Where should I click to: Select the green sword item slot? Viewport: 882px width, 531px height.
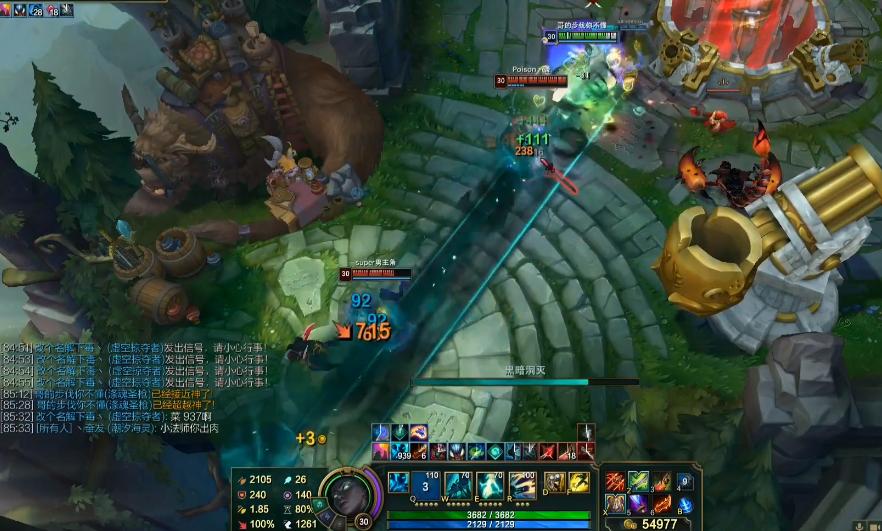[x=638, y=481]
